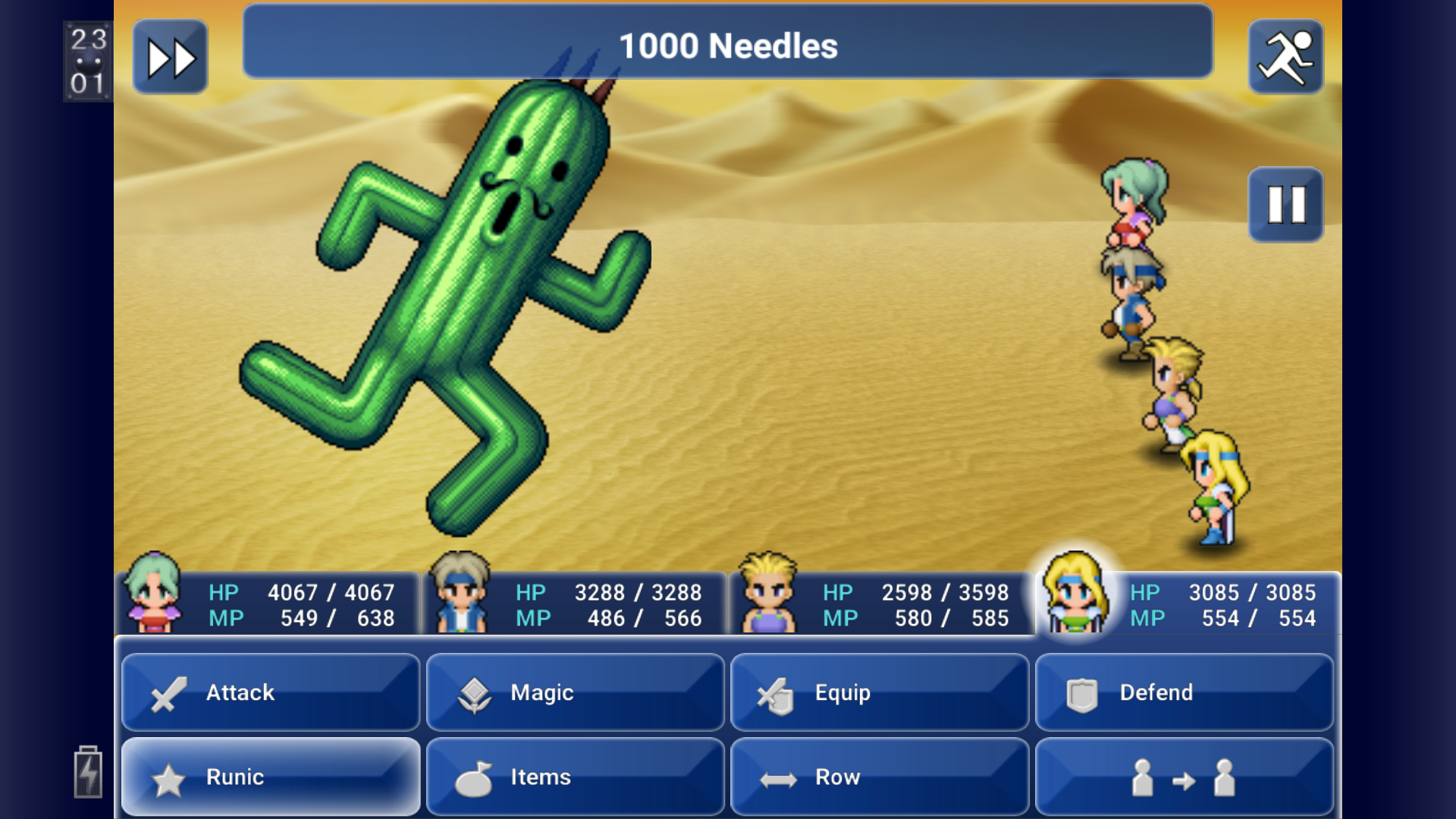The width and height of the screenshot is (1456, 819).
Task: Choose the Attack command
Action: click(271, 692)
